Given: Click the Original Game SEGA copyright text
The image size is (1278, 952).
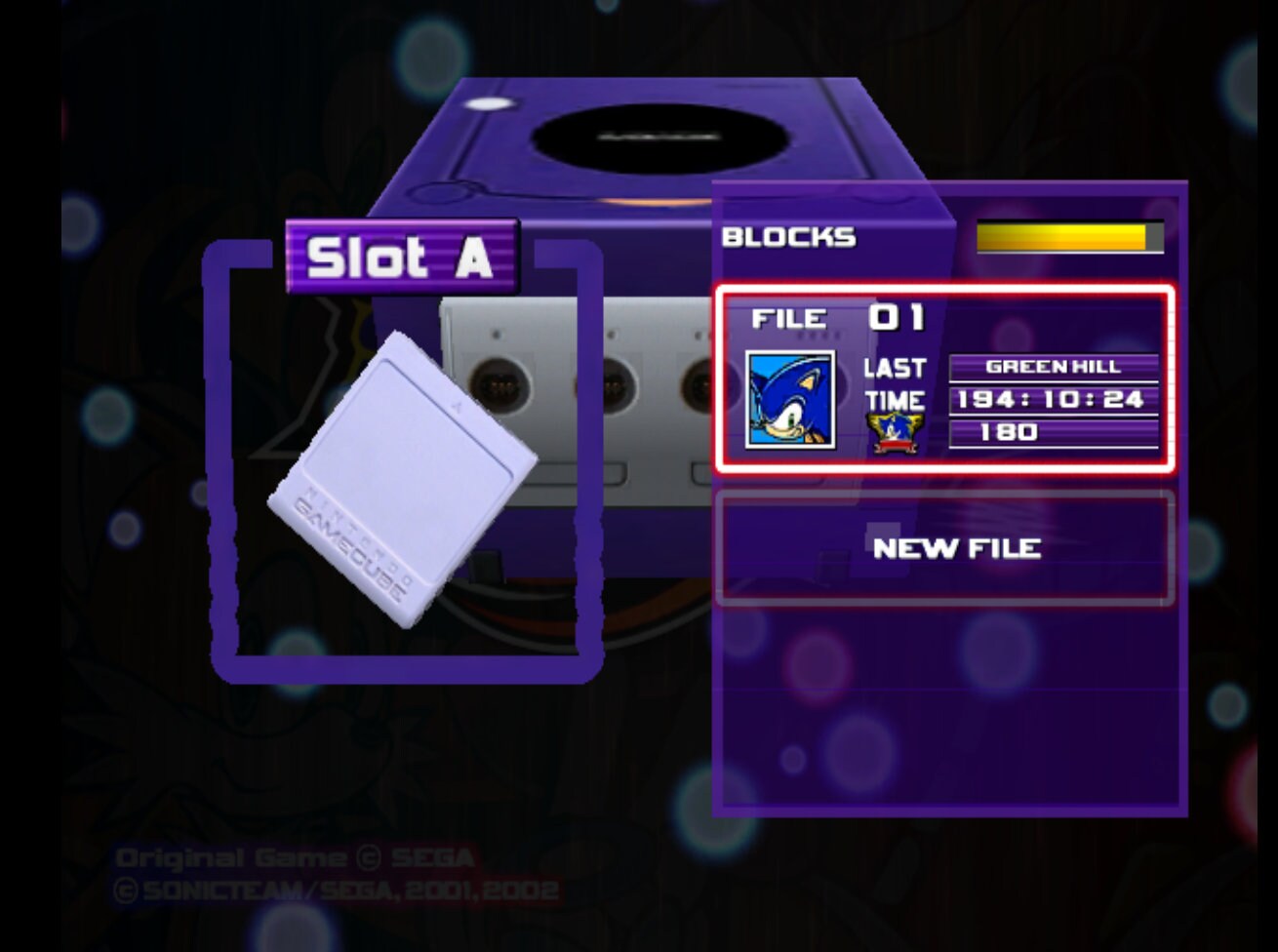Looking at the screenshot, I should [x=293, y=857].
